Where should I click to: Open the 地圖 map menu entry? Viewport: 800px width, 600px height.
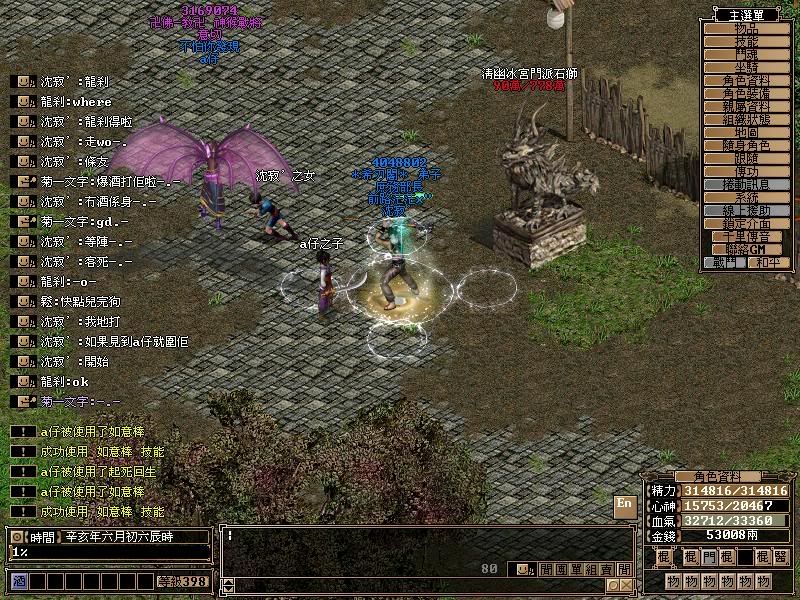(746, 133)
